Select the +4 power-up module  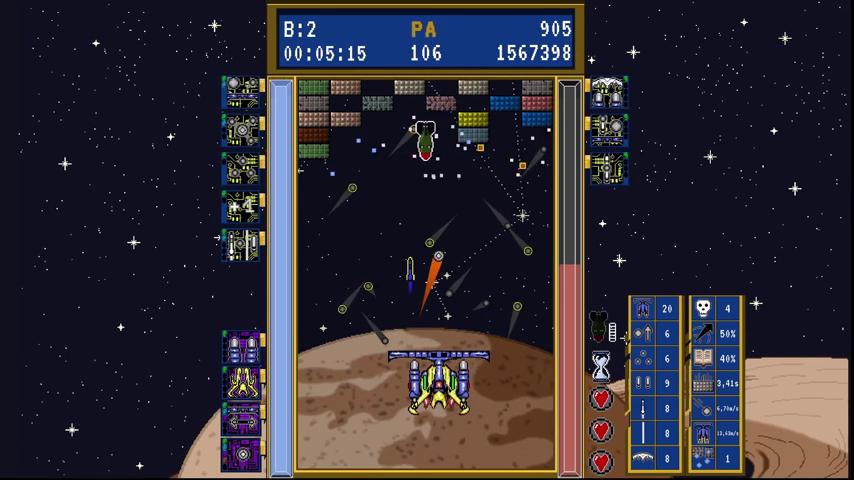pyautogui.click(x=241, y=207)
